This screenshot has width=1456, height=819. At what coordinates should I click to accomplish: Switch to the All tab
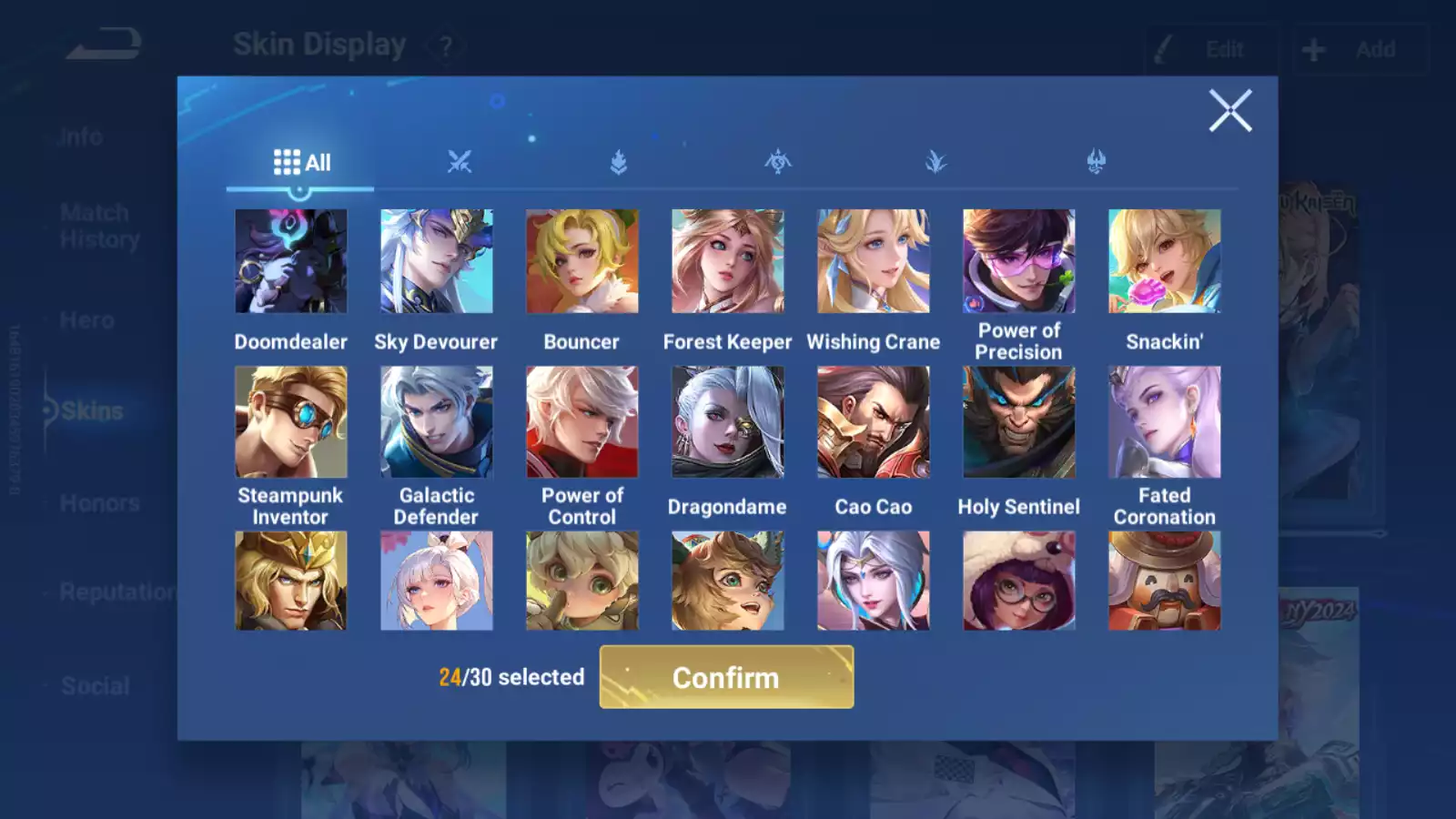pos(300,162)
